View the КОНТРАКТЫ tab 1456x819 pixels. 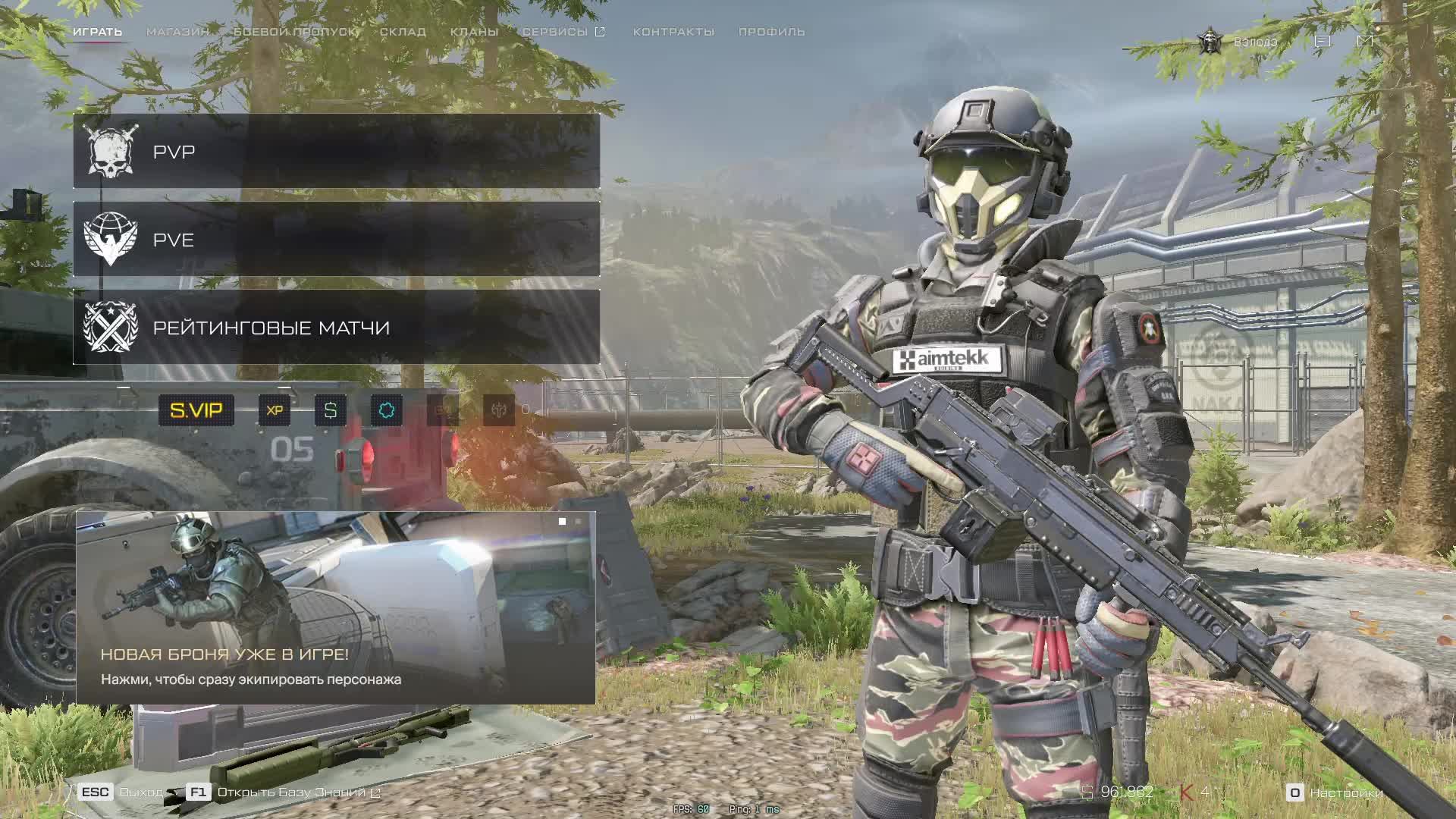pyautogui.click(x=673, y=32)
